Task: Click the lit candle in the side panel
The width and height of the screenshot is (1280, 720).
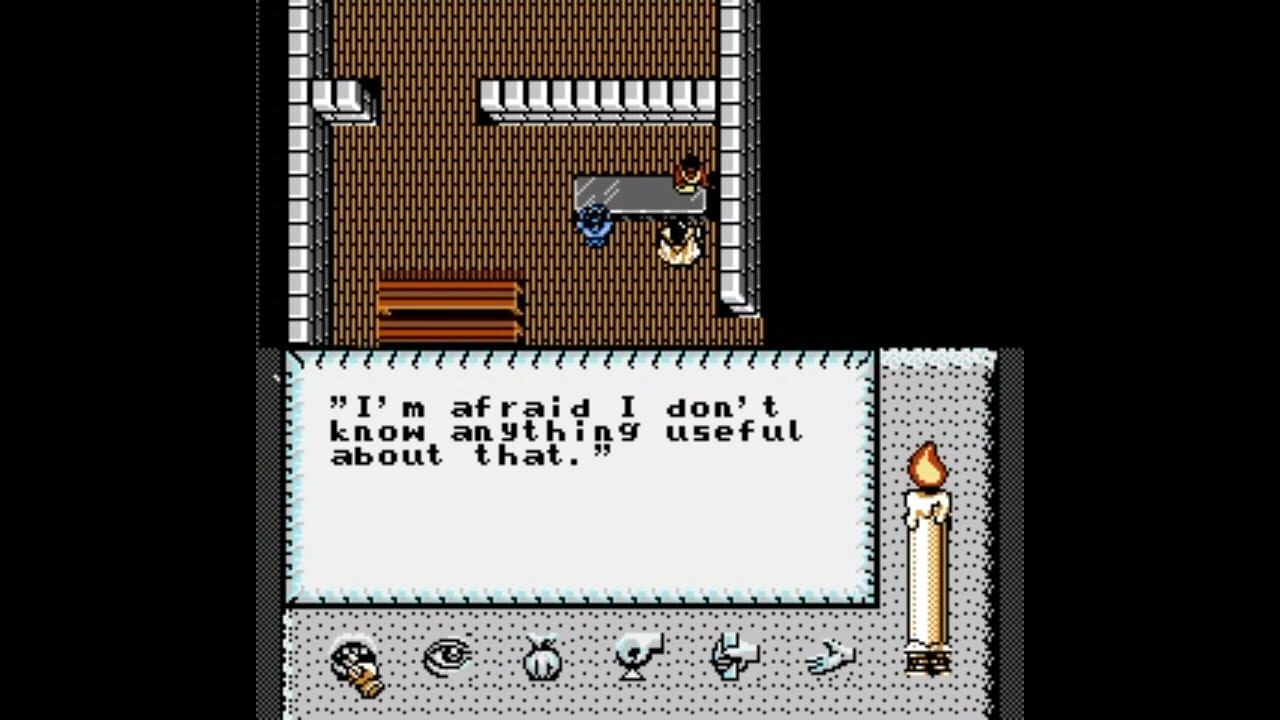Action: 927,560
